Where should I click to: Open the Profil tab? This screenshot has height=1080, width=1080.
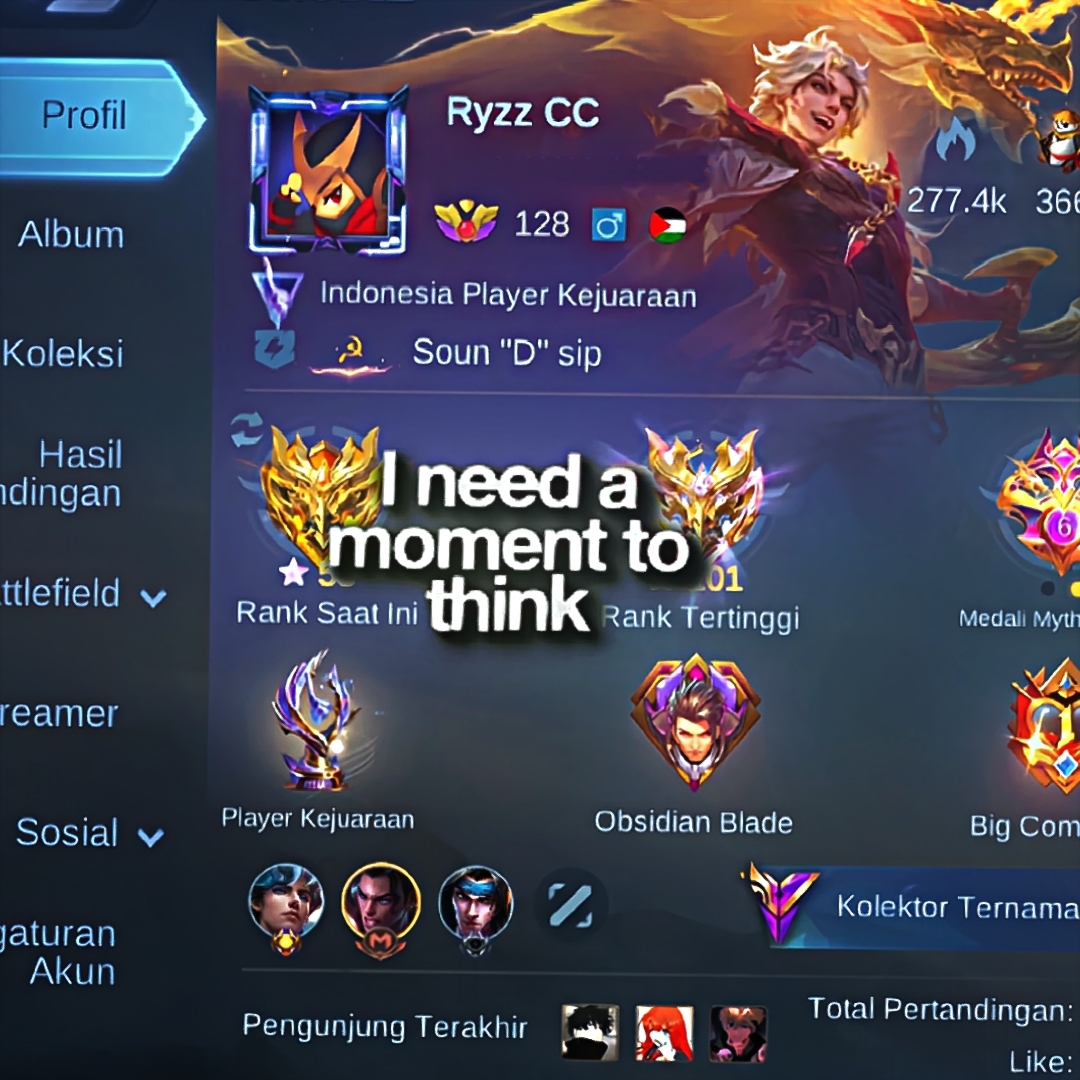point(85,116)
